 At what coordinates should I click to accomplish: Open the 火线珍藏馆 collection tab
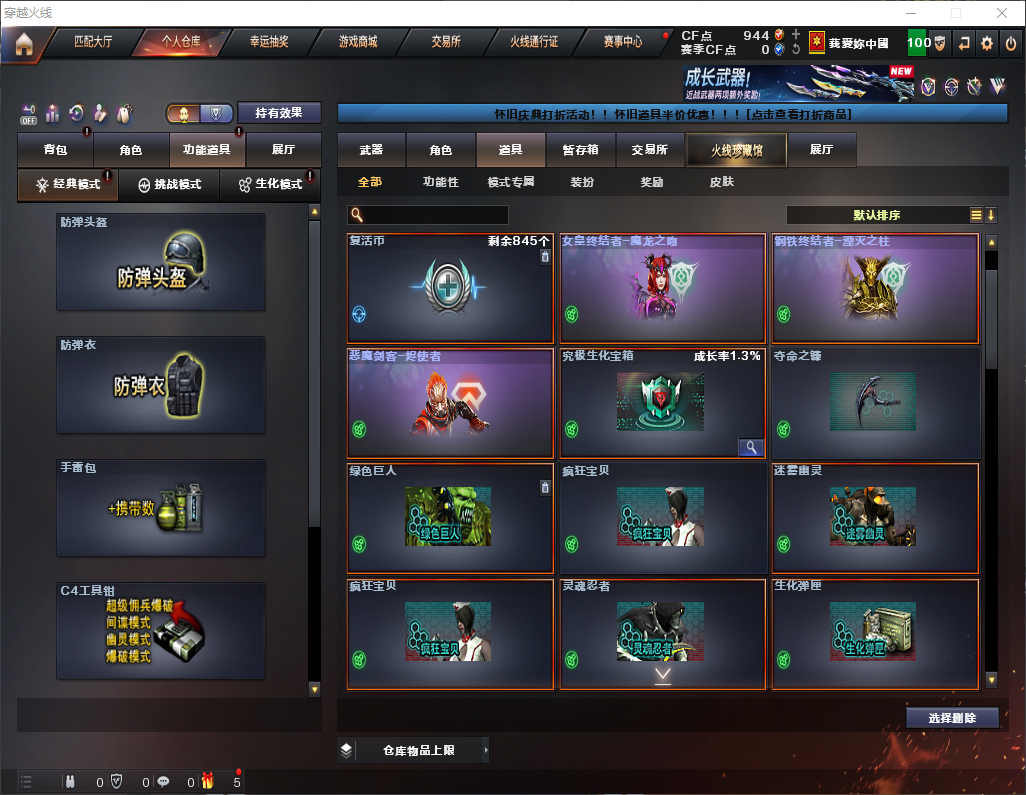pos(735,150)
